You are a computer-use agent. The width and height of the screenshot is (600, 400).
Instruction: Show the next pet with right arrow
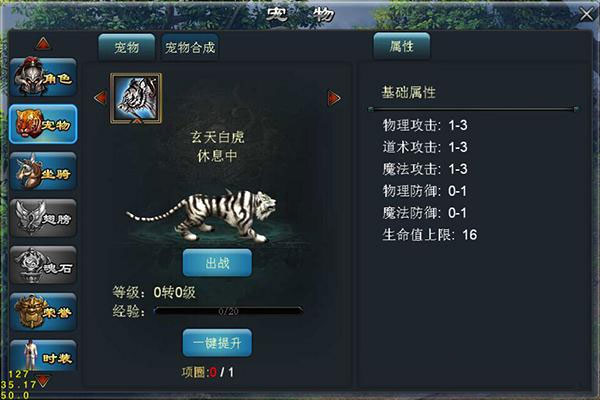click(335, 97)
